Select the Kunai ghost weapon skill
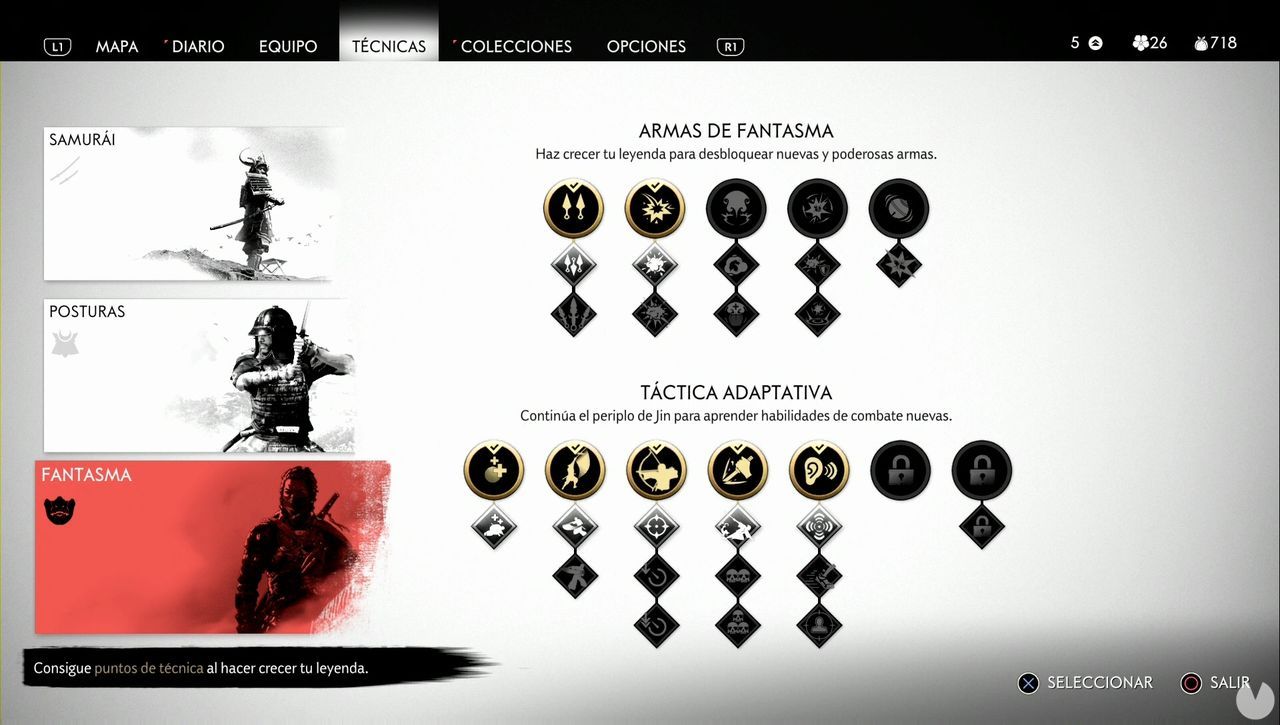This screenshot has height=725, width=1280. point(573,208)
